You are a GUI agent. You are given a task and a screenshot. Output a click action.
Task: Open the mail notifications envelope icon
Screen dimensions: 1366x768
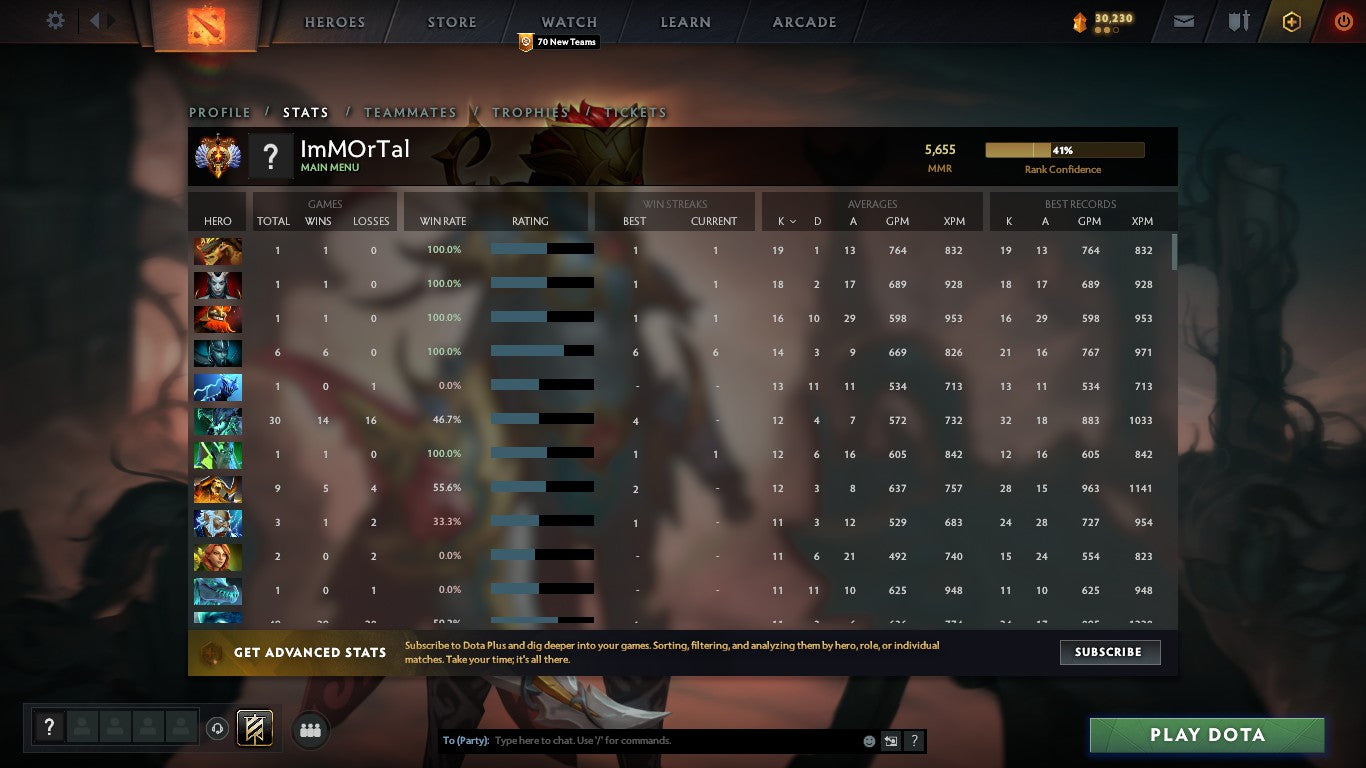tap(1183, 20)
